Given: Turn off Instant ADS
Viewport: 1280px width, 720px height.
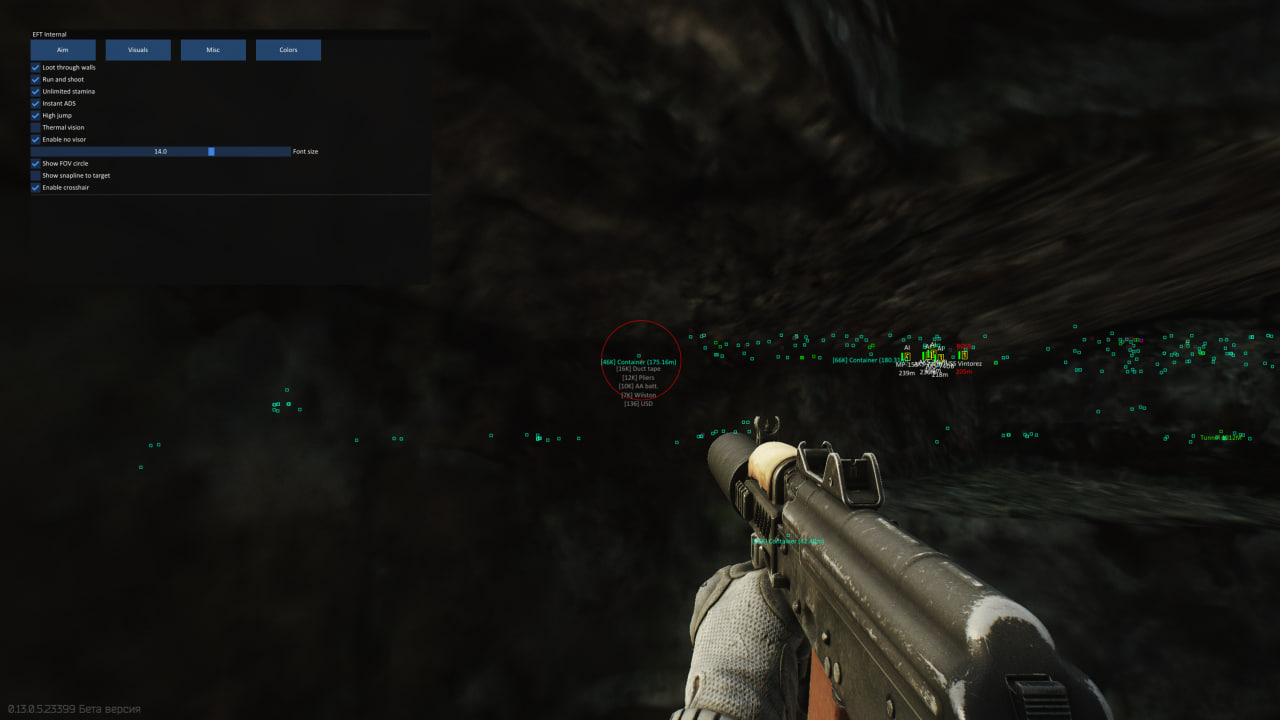Looking at the screenshot, I should 36,104.
